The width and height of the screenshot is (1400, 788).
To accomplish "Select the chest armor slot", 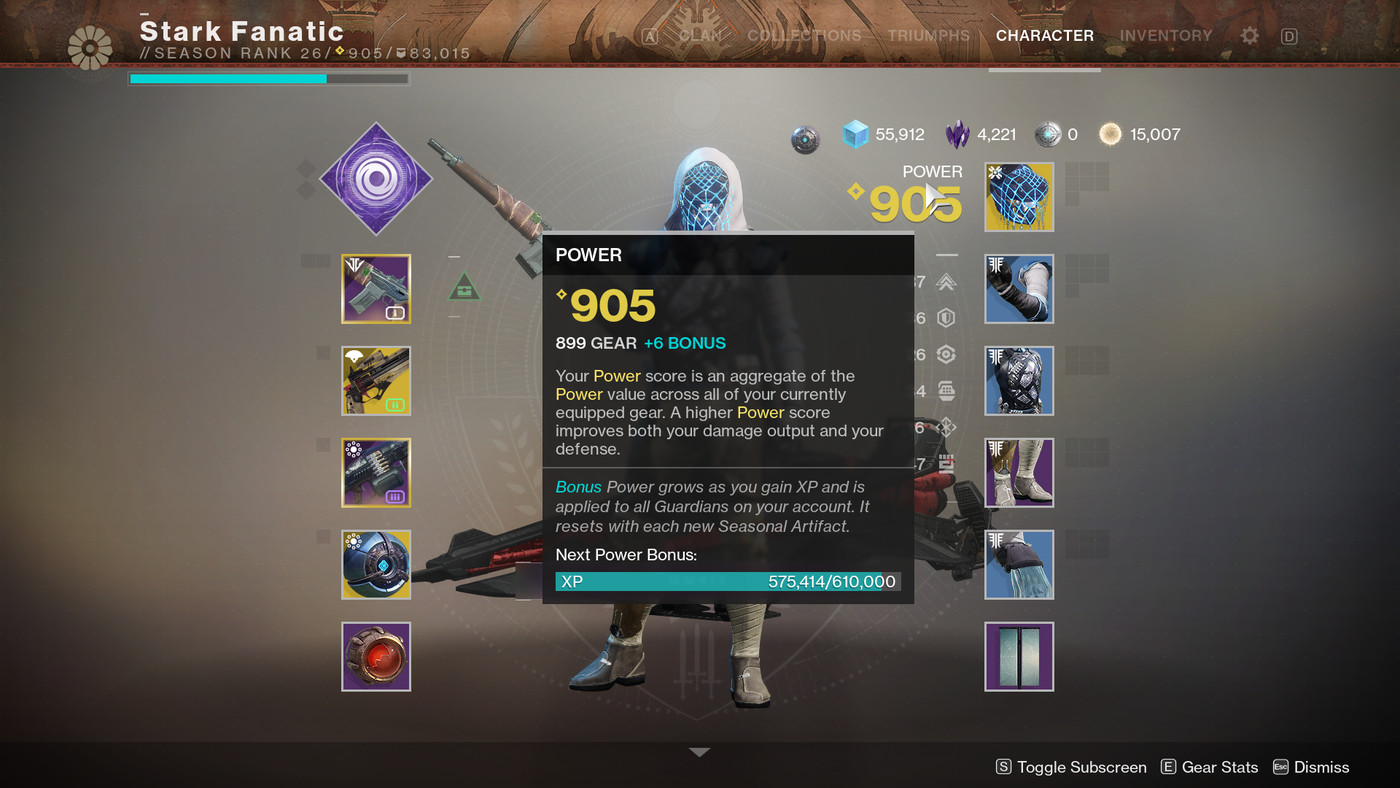I will pyautogui.click(x=1019, y=381).
